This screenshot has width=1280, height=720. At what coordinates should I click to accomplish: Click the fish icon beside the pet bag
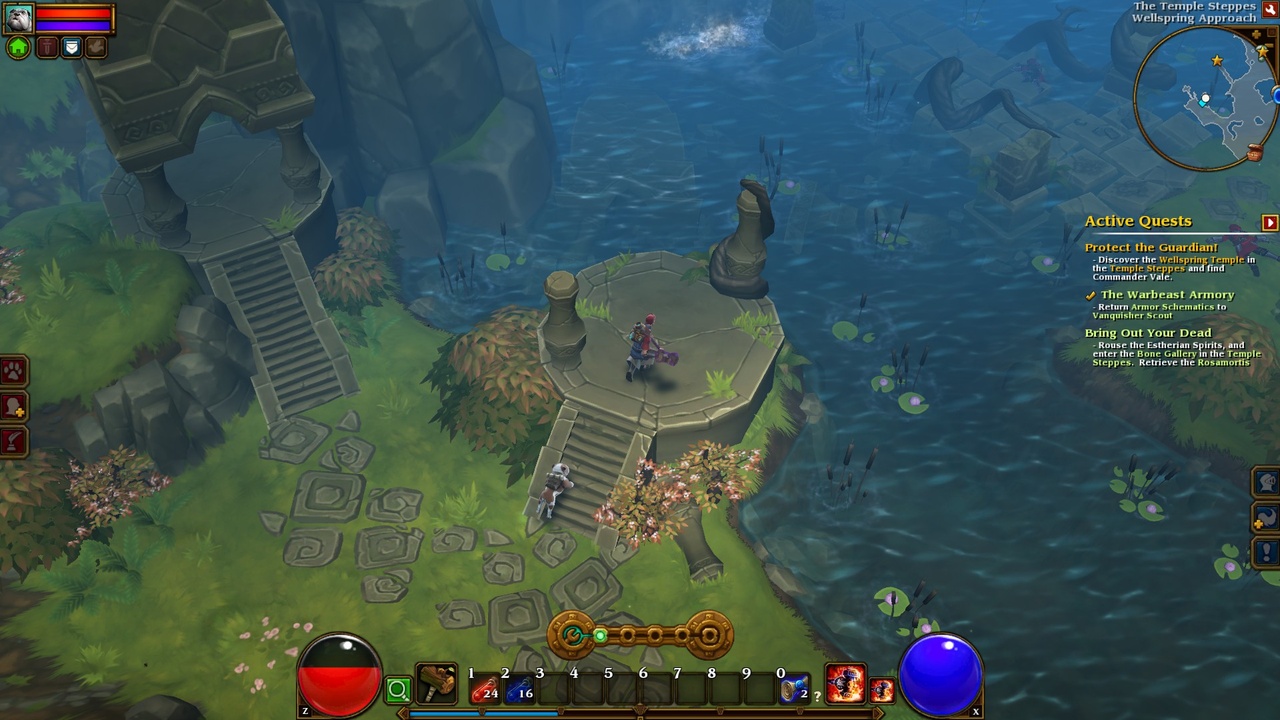point(96,47)
